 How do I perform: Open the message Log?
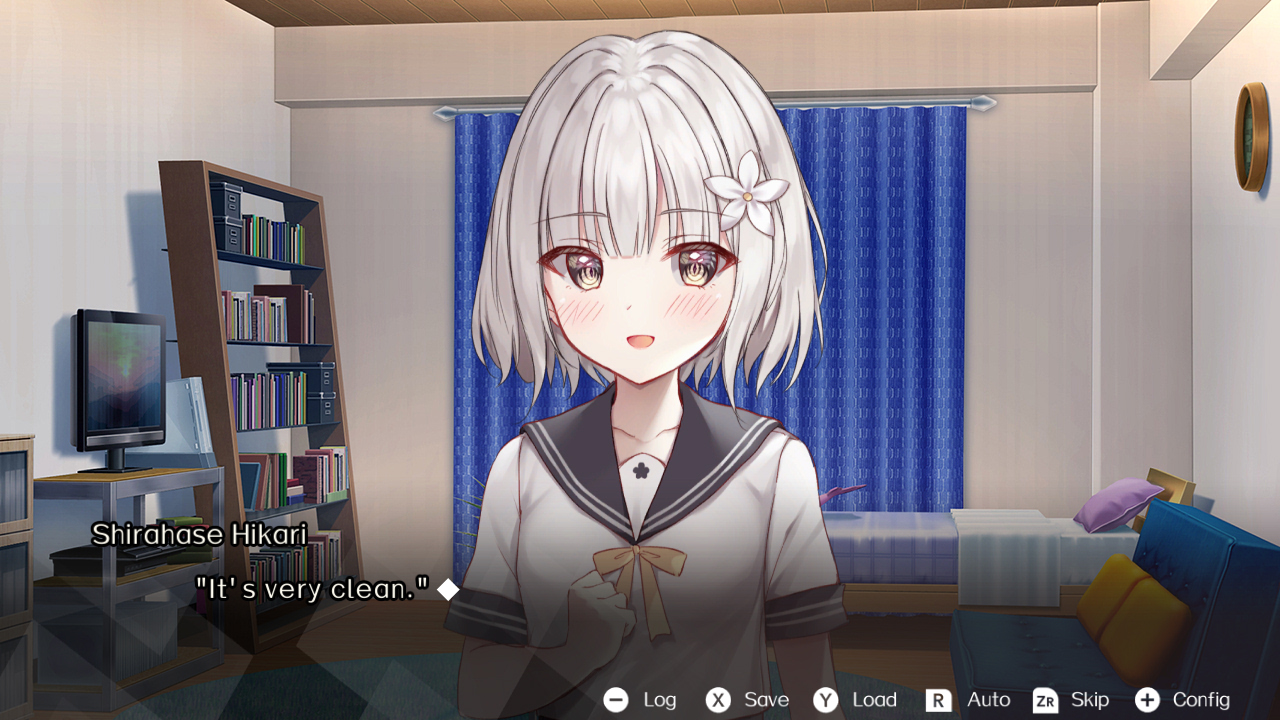[x=659, y=700]
